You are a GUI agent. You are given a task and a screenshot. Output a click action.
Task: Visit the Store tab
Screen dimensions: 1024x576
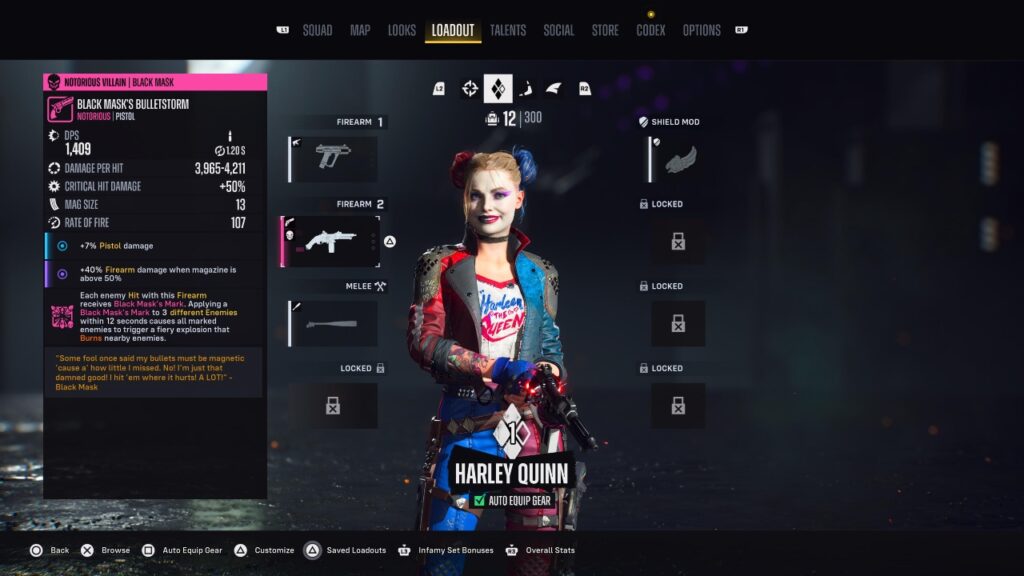tap(605, 30)
